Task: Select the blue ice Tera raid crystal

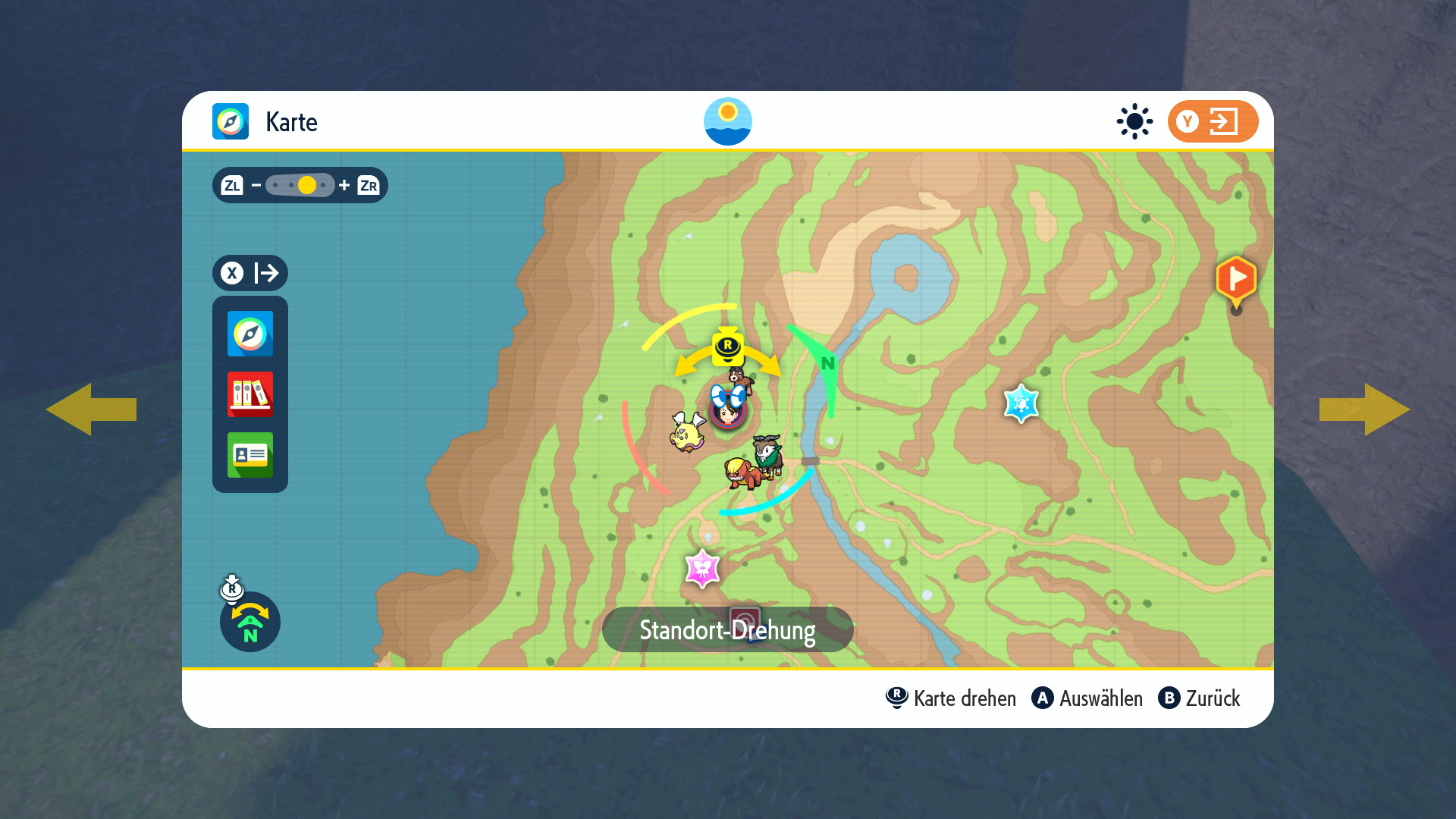Action: pyautogui.click(x=1021, y=403)
